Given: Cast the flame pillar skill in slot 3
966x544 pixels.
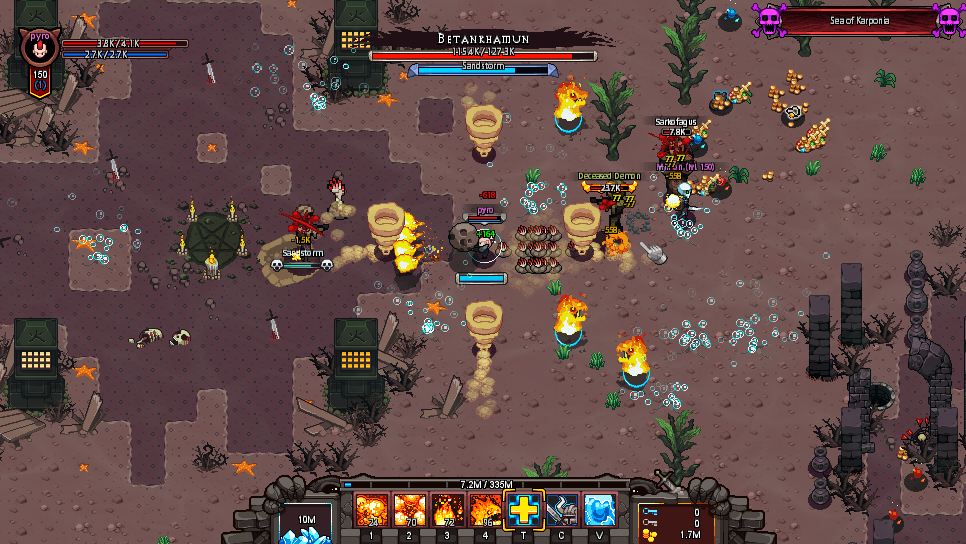Looking at the screenshot, I should pyautogui.click(x=448, y=511).
